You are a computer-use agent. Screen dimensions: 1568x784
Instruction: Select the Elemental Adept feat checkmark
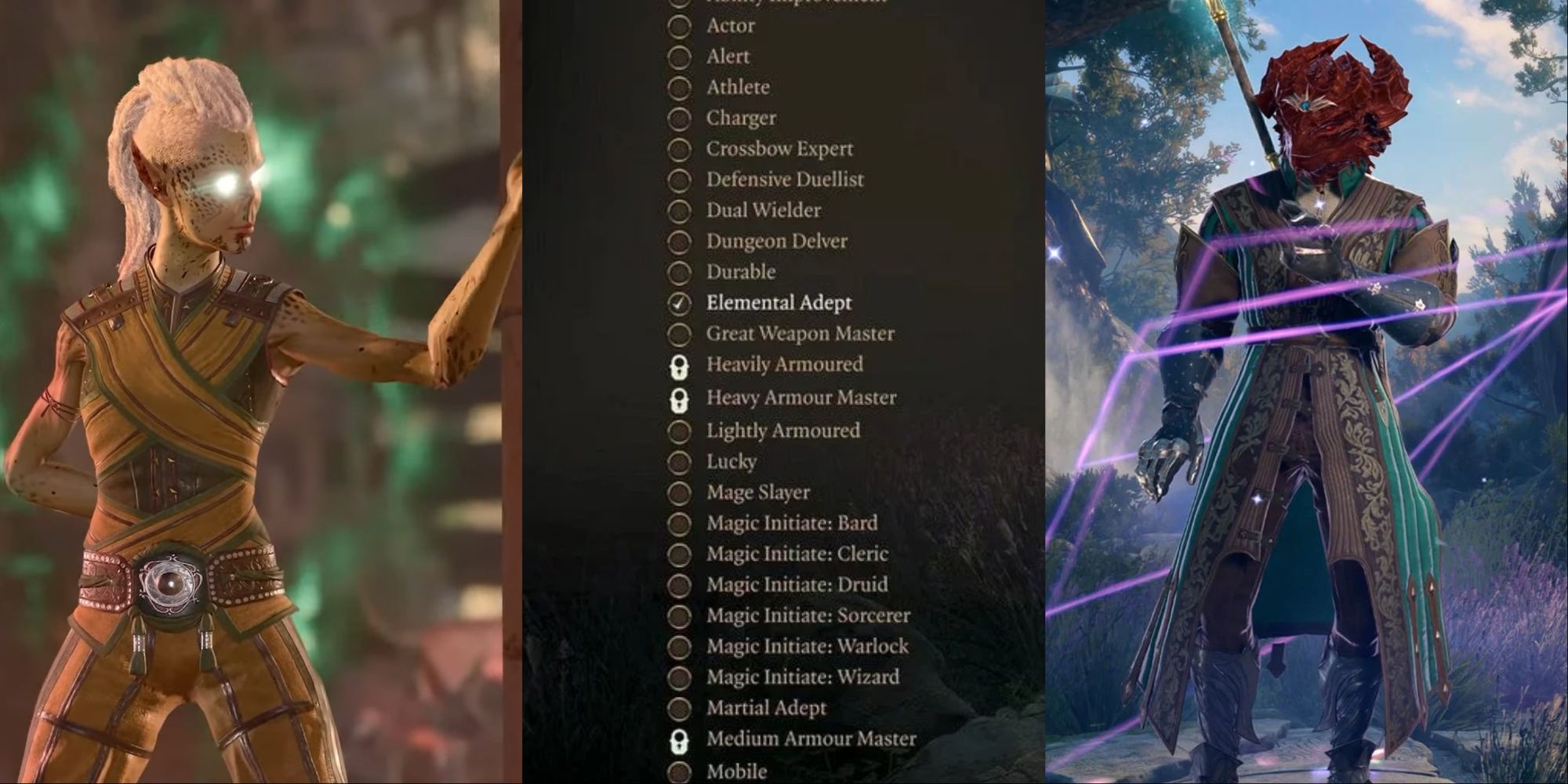(x=678, y=303)
